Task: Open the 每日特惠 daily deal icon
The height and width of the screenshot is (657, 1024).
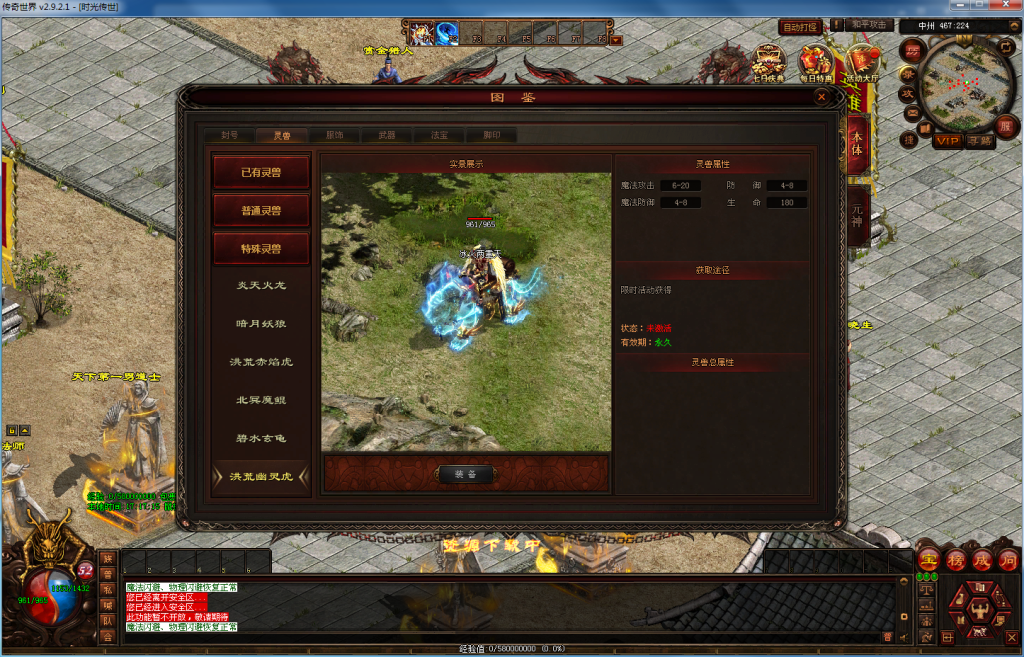Action: (816, 64)
